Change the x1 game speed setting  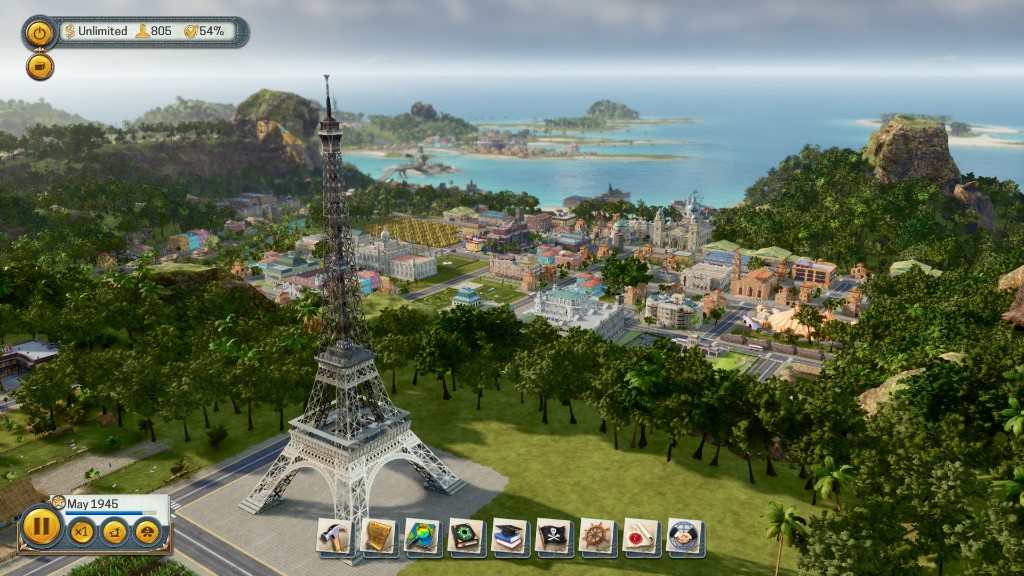click(x=82, y=531)
